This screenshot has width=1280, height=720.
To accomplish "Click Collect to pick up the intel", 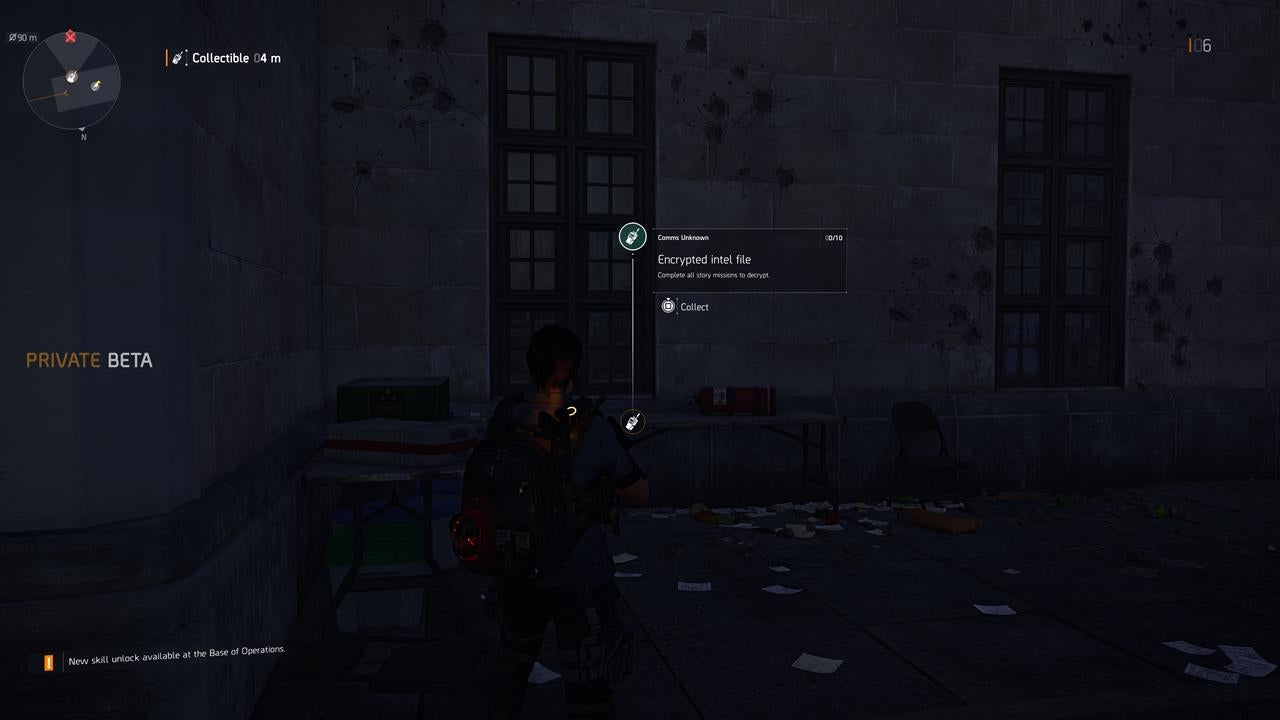I will (x=696, y=306).
